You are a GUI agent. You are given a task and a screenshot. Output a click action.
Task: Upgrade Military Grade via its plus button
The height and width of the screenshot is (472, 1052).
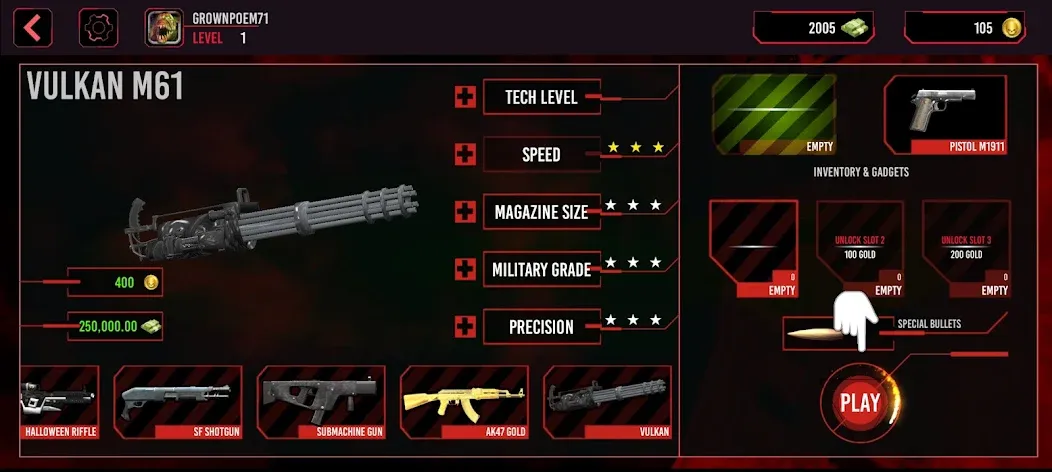pos(465,269)
